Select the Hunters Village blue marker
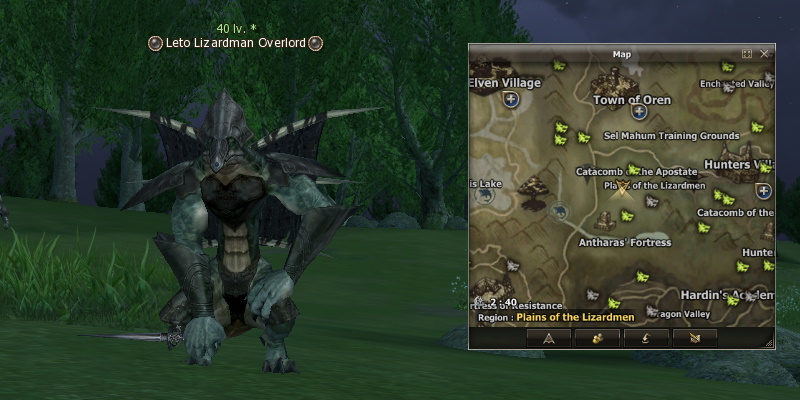This screenshot has width=800, height=400. (765, 190)
